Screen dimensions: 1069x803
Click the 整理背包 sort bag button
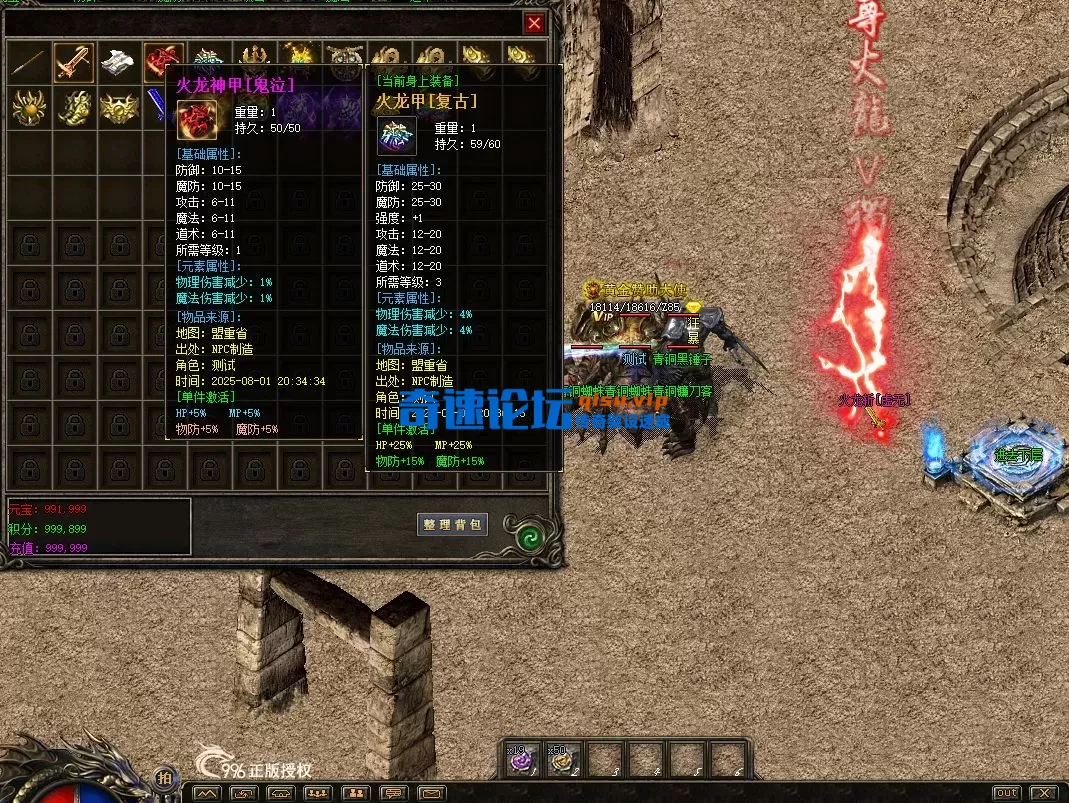tap(452, 524)
